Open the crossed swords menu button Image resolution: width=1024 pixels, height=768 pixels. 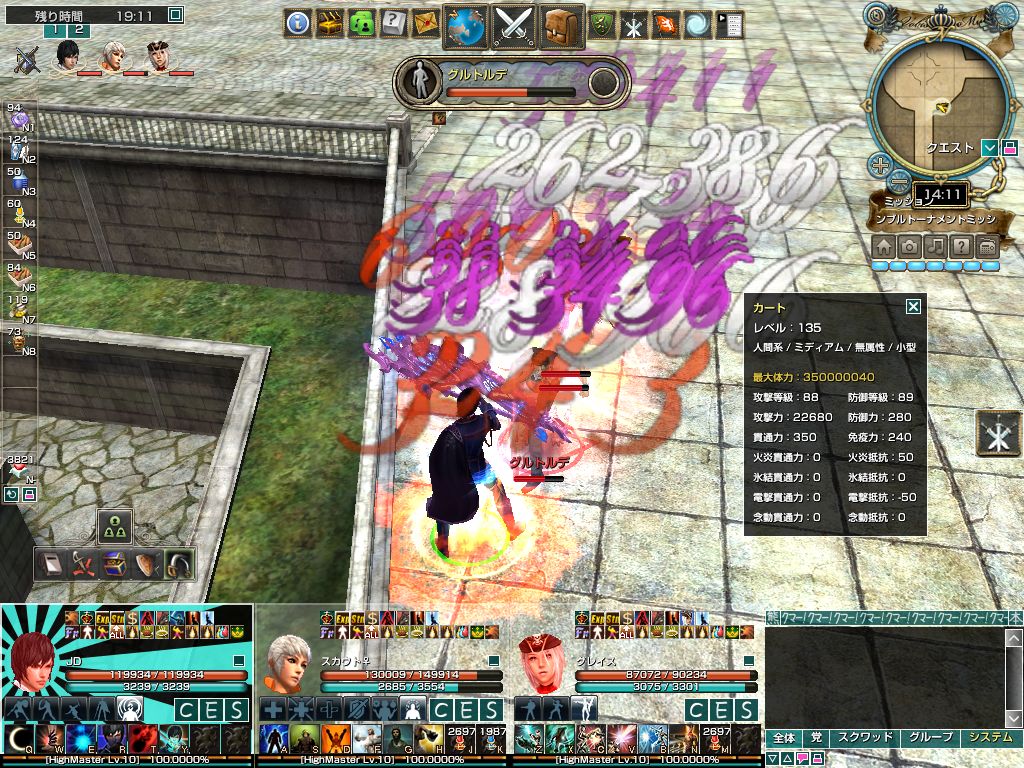pos(516,25)
